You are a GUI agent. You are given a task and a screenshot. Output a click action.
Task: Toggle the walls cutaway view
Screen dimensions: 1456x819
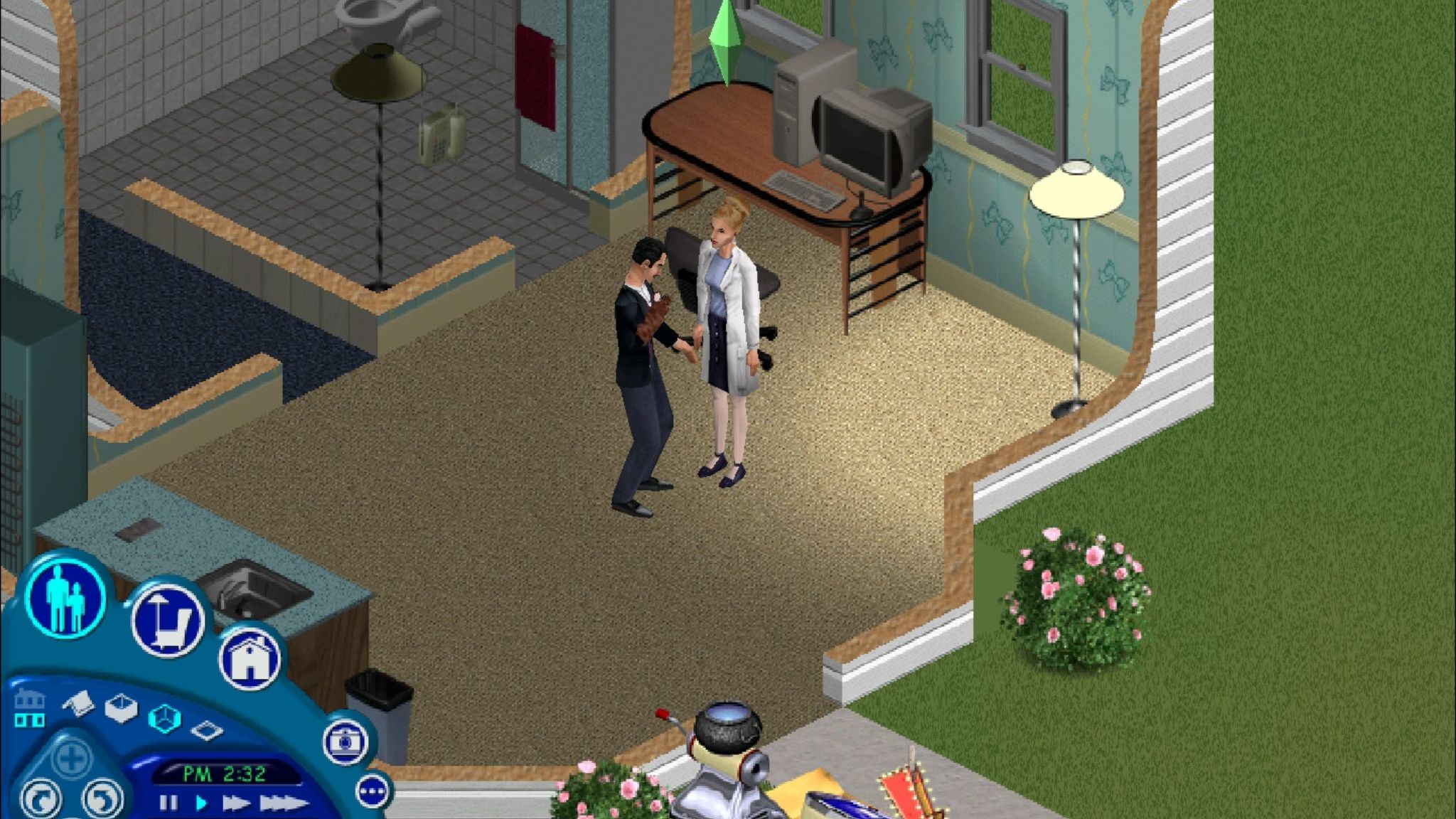(121, 709)
